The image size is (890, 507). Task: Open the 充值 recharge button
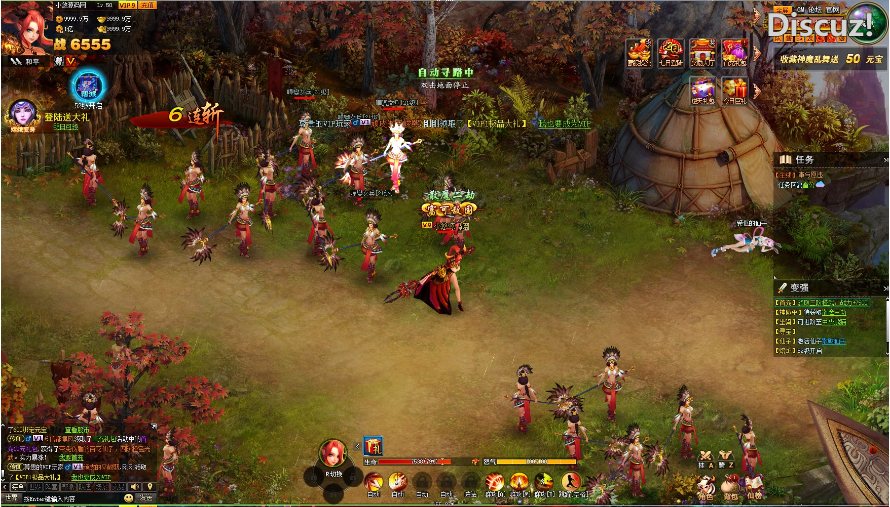(x=147, y=6)
